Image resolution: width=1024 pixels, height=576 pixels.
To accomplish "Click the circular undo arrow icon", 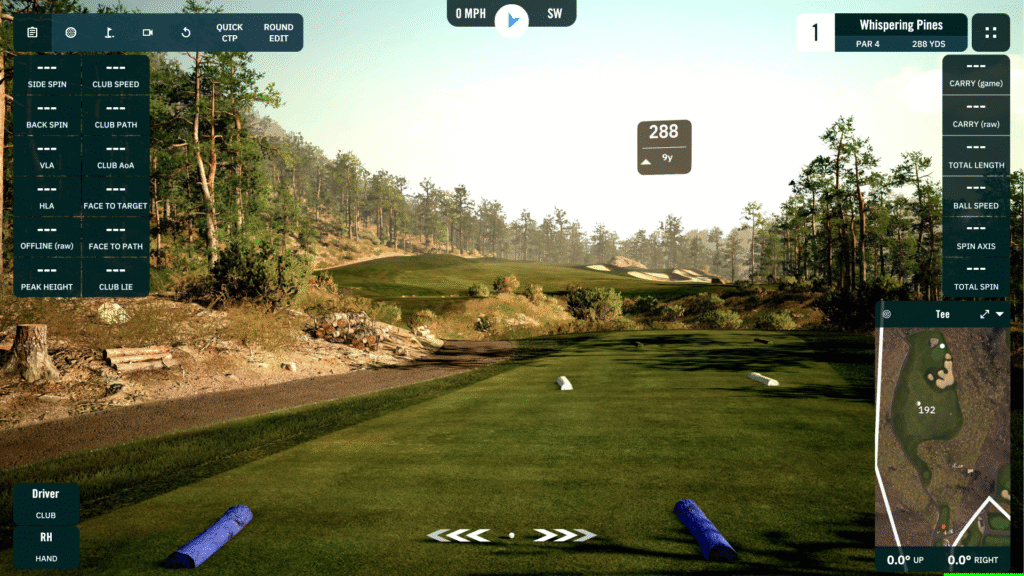I will [x=186, y=32].
